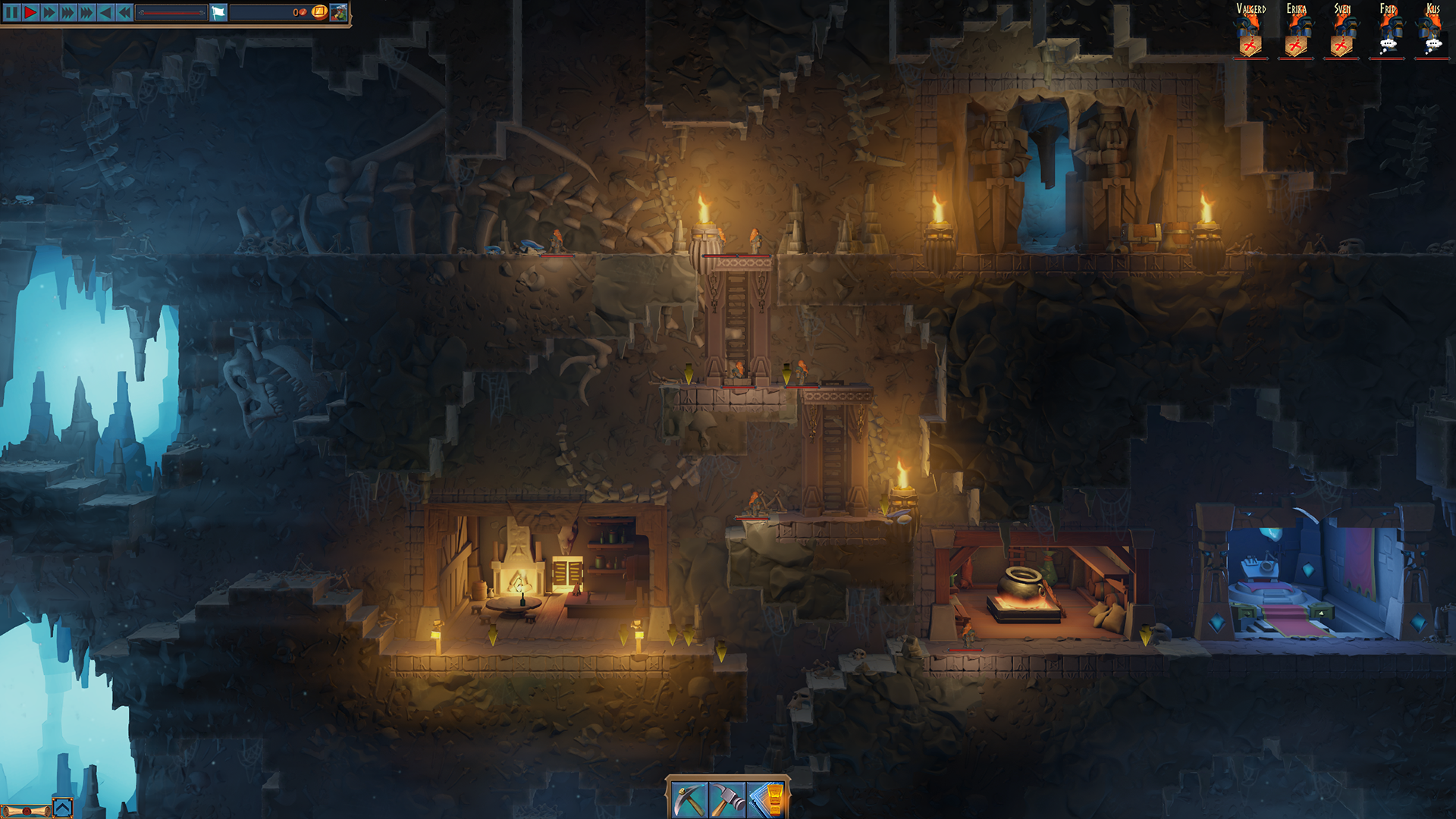Click the double-arrow rewind button

pyautogui.click(x=124, y=12)
